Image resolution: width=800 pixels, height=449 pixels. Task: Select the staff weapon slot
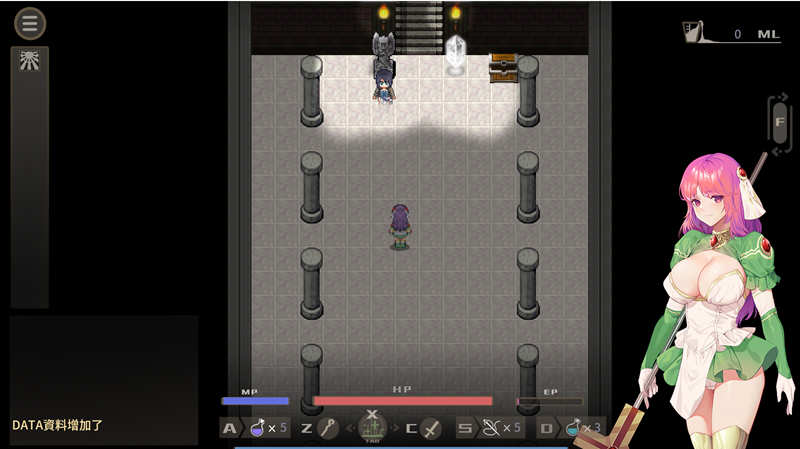point(328,429)
